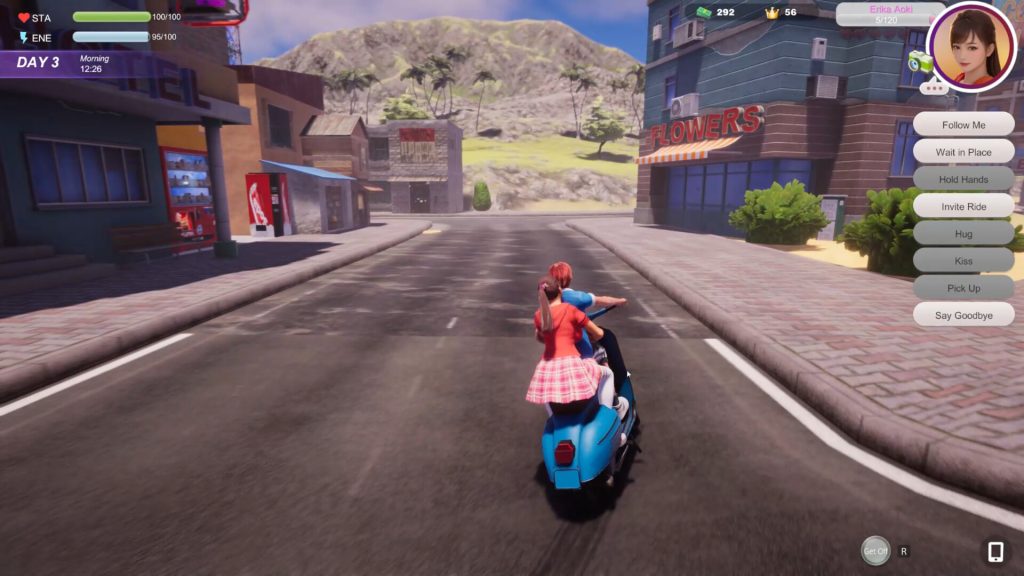Choose Invite Ride from the interaction list
Screen dimensions: 1024x576
click(x=963, y=206)
